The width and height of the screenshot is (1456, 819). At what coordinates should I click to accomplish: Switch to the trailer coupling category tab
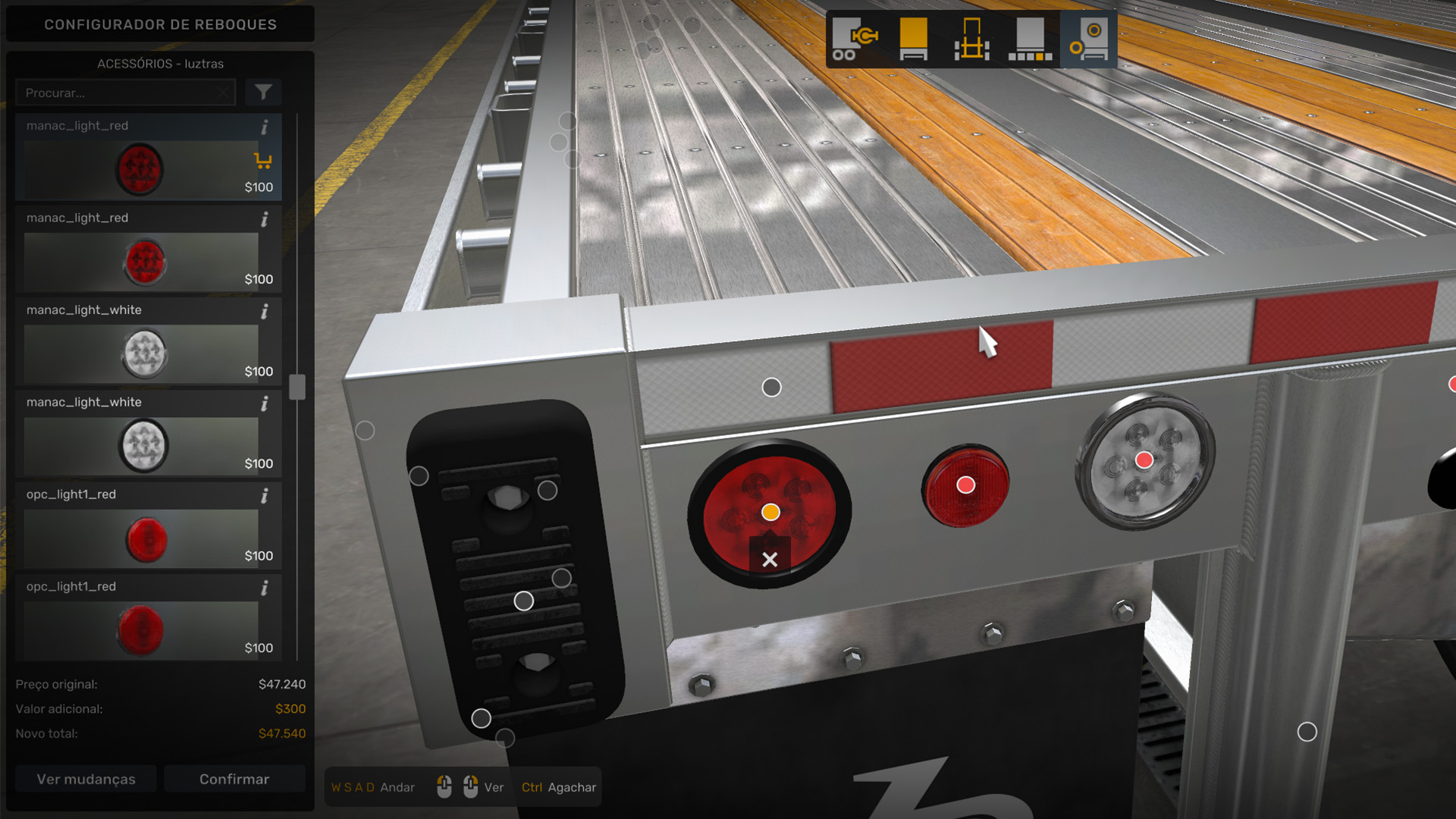855,39
